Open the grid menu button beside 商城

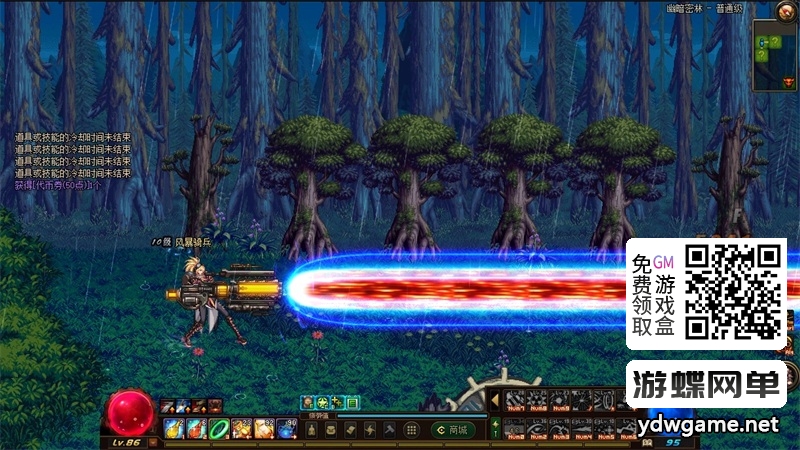point(410,429)
